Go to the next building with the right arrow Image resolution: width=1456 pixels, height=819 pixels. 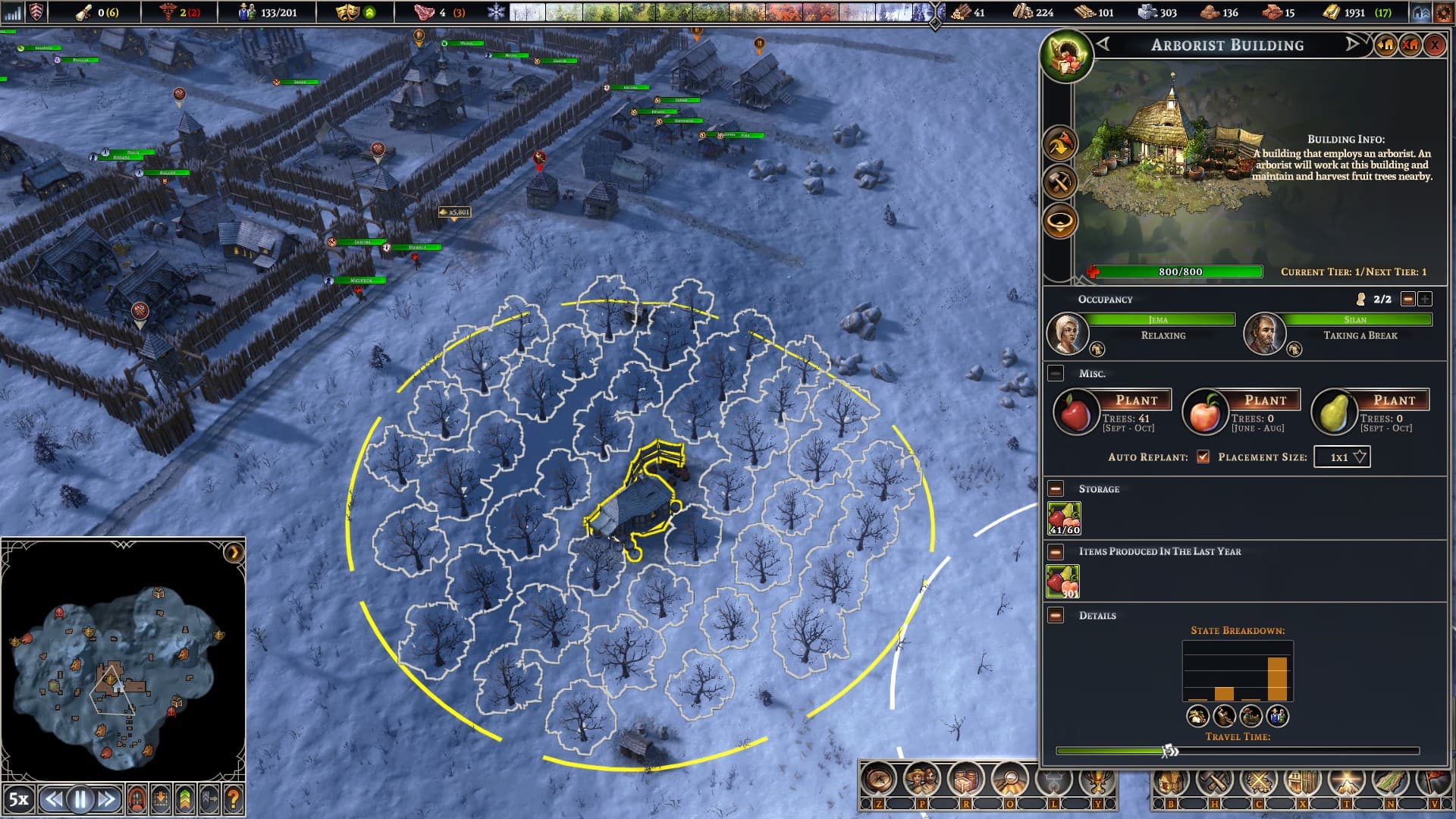(x=1352, y=45)
